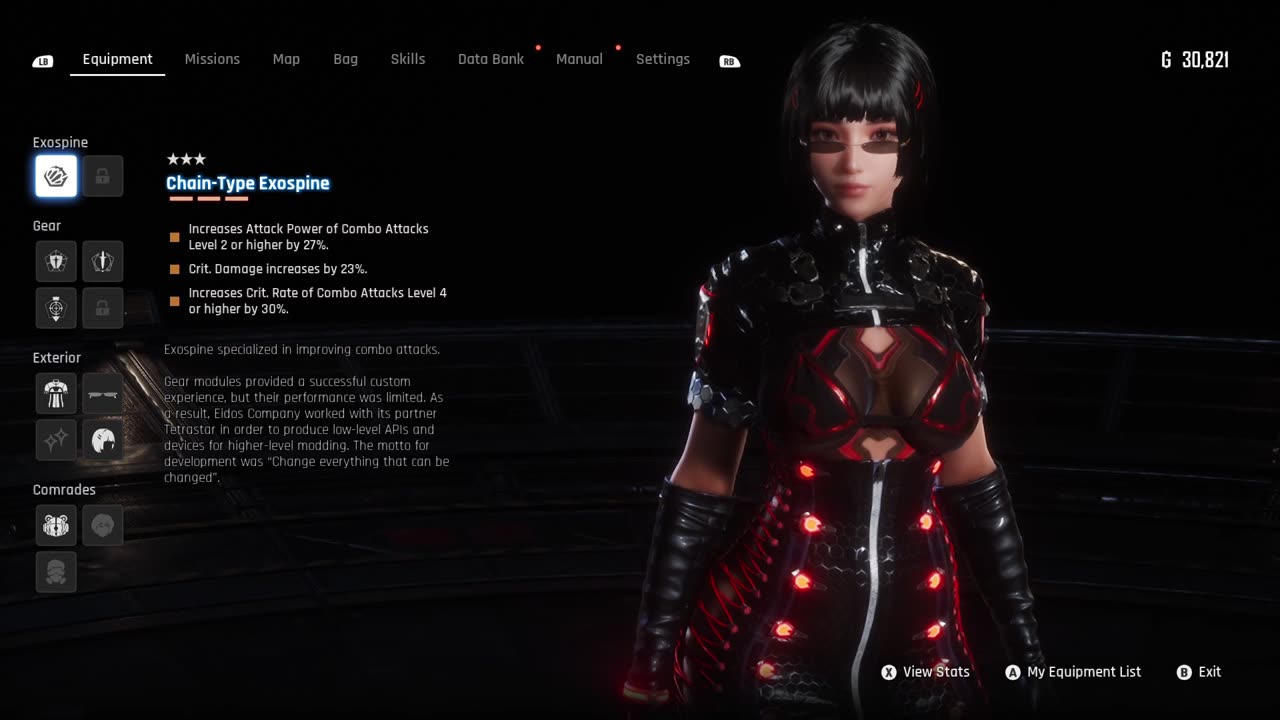Image resolution: width=1280 pixels, height=720 pixels.
Task: Select the equipped Chain-Type Exospine slot
Action: coord(56,177)
